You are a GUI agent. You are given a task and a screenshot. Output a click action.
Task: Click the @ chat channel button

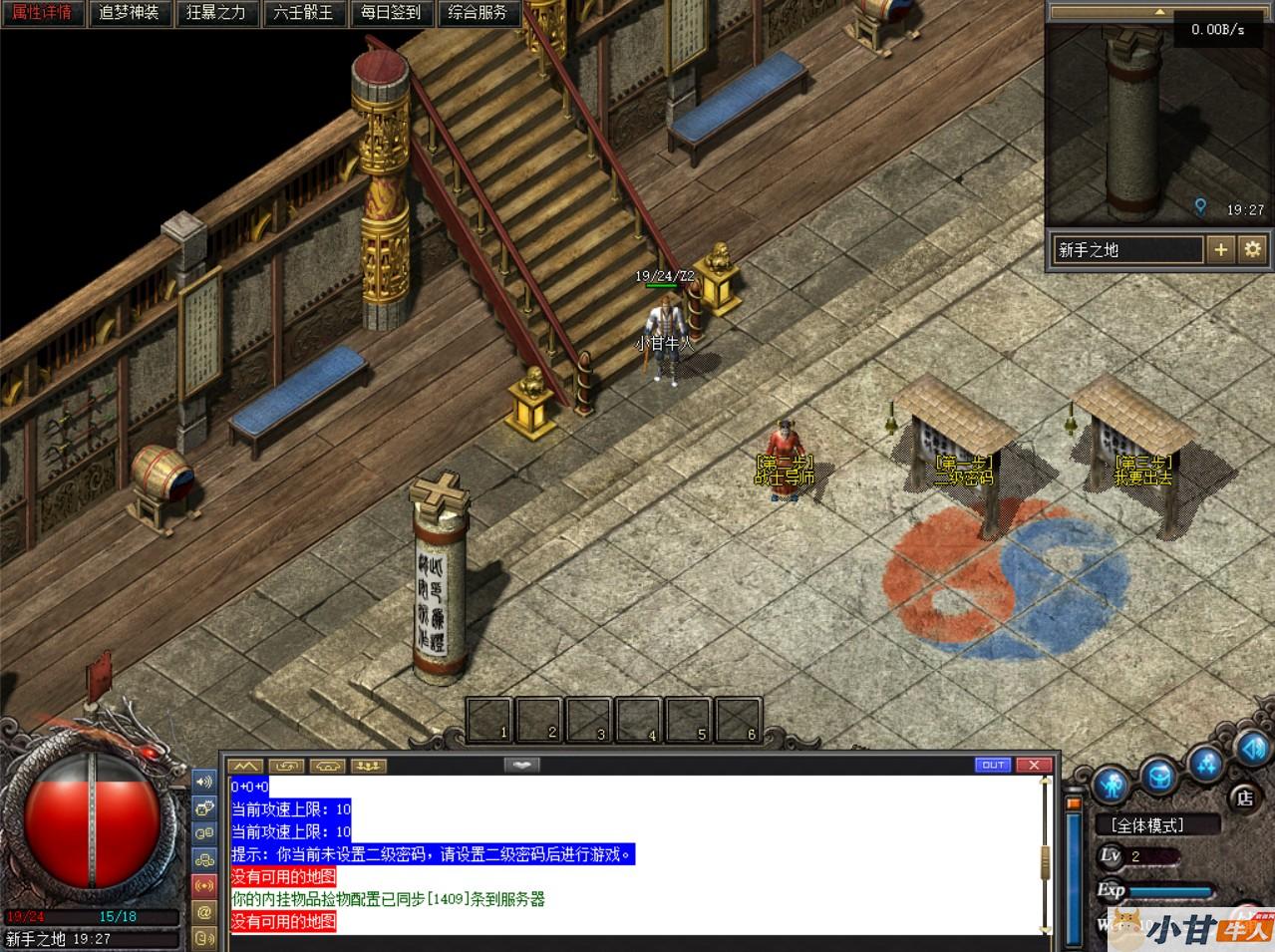click(204, 911)
